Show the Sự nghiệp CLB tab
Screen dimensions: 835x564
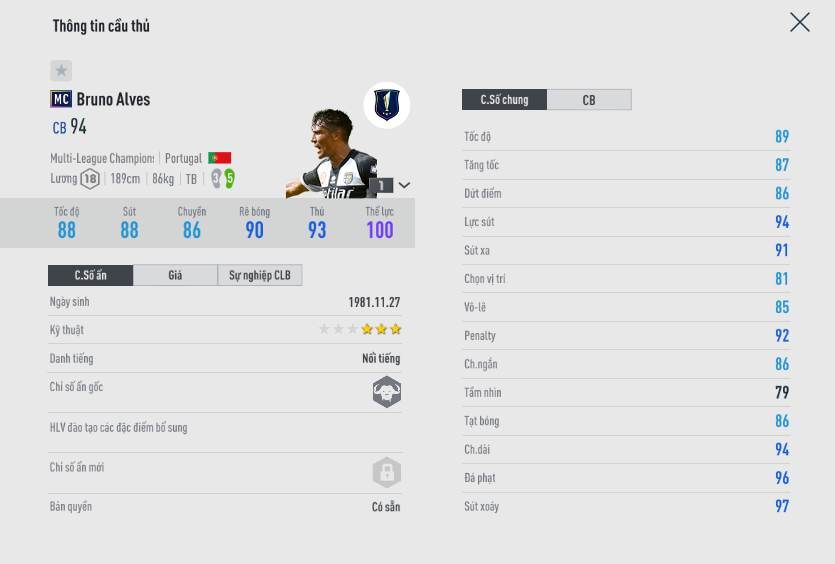pyautogui.click(x=259, y=275)
